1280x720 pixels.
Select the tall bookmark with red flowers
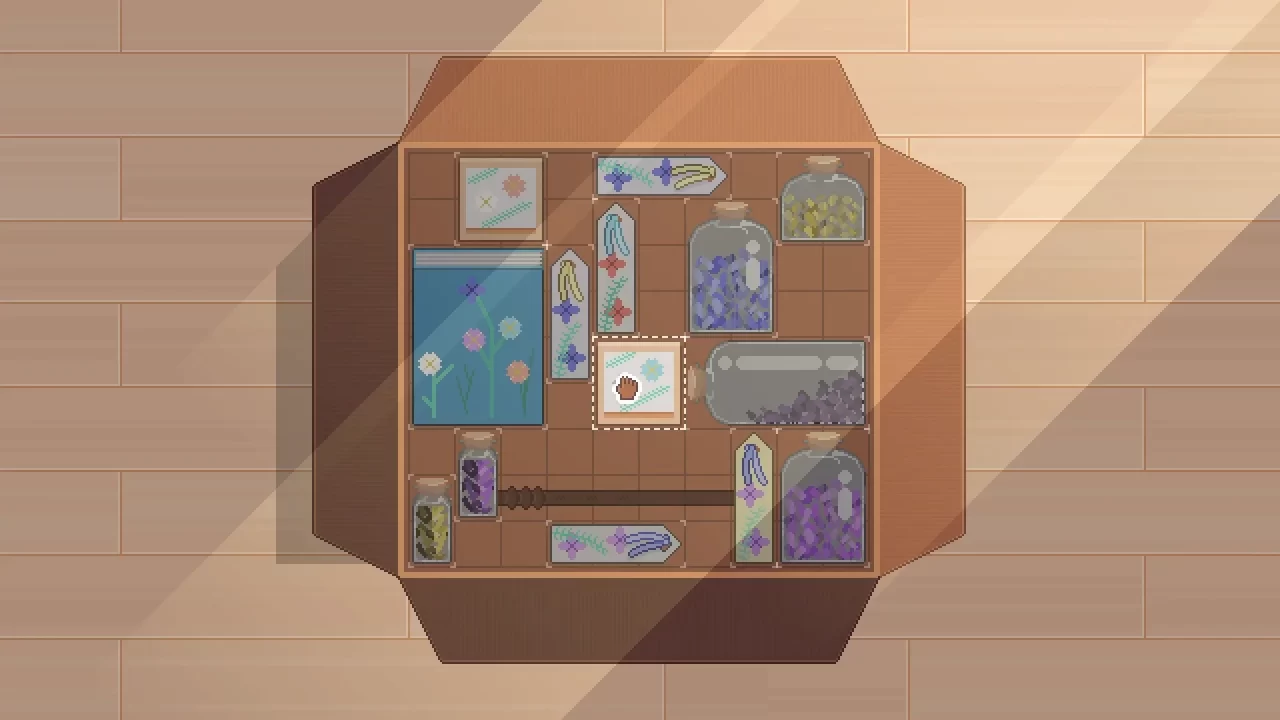tap(616, 270)
